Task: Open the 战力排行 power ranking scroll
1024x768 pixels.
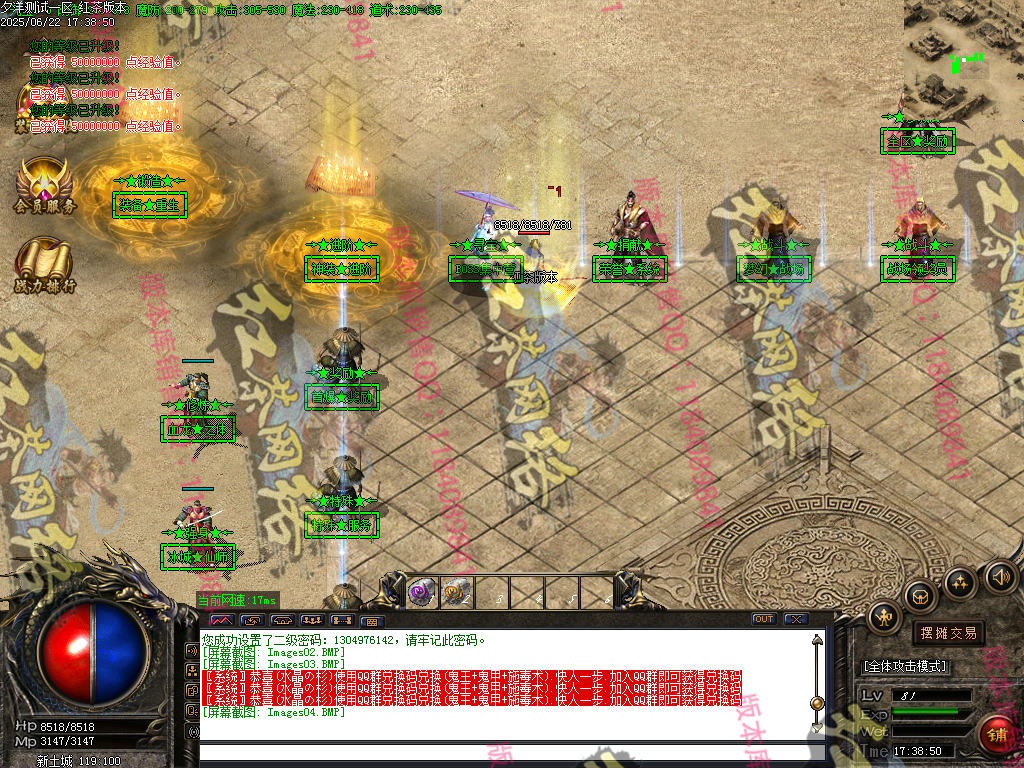Action: (x=44, y=263)
